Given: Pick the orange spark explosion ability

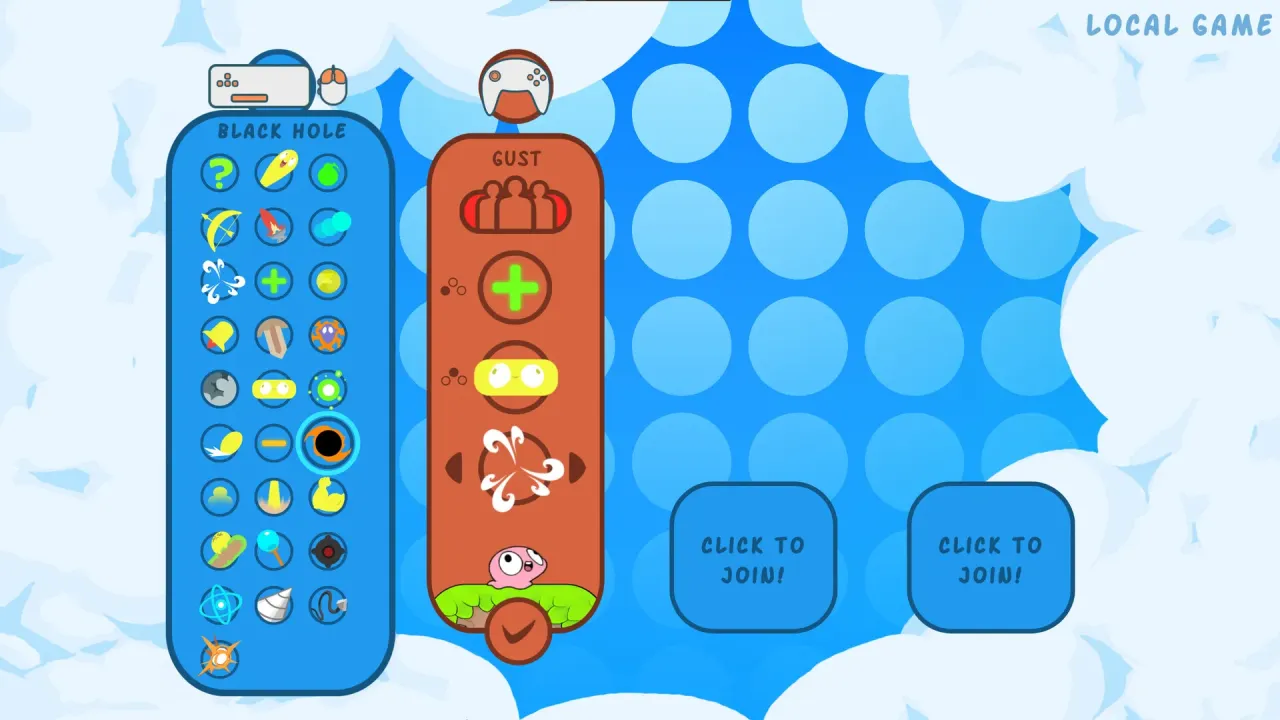Looking at the screenshot, I should (x=220, y=659).
